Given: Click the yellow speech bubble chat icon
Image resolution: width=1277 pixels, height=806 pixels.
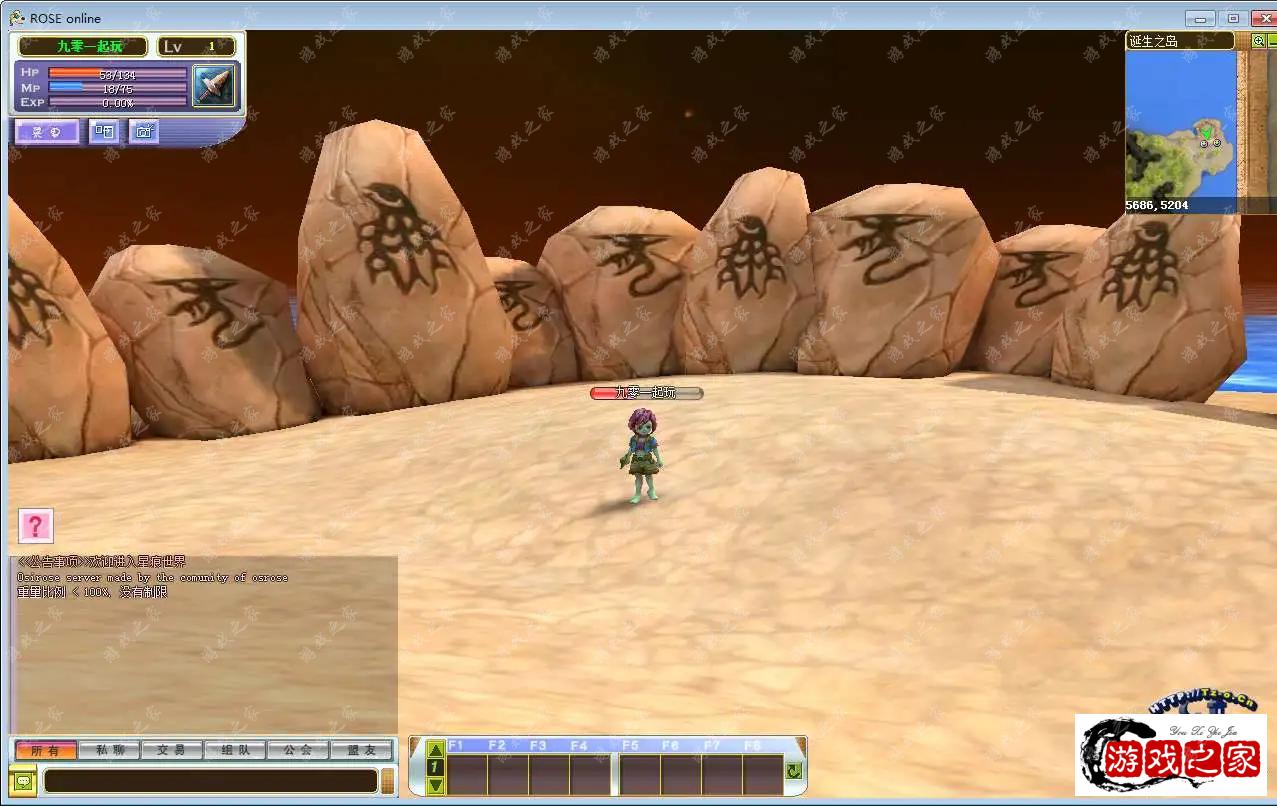Looking at the screenshot, I should (24, 781).
